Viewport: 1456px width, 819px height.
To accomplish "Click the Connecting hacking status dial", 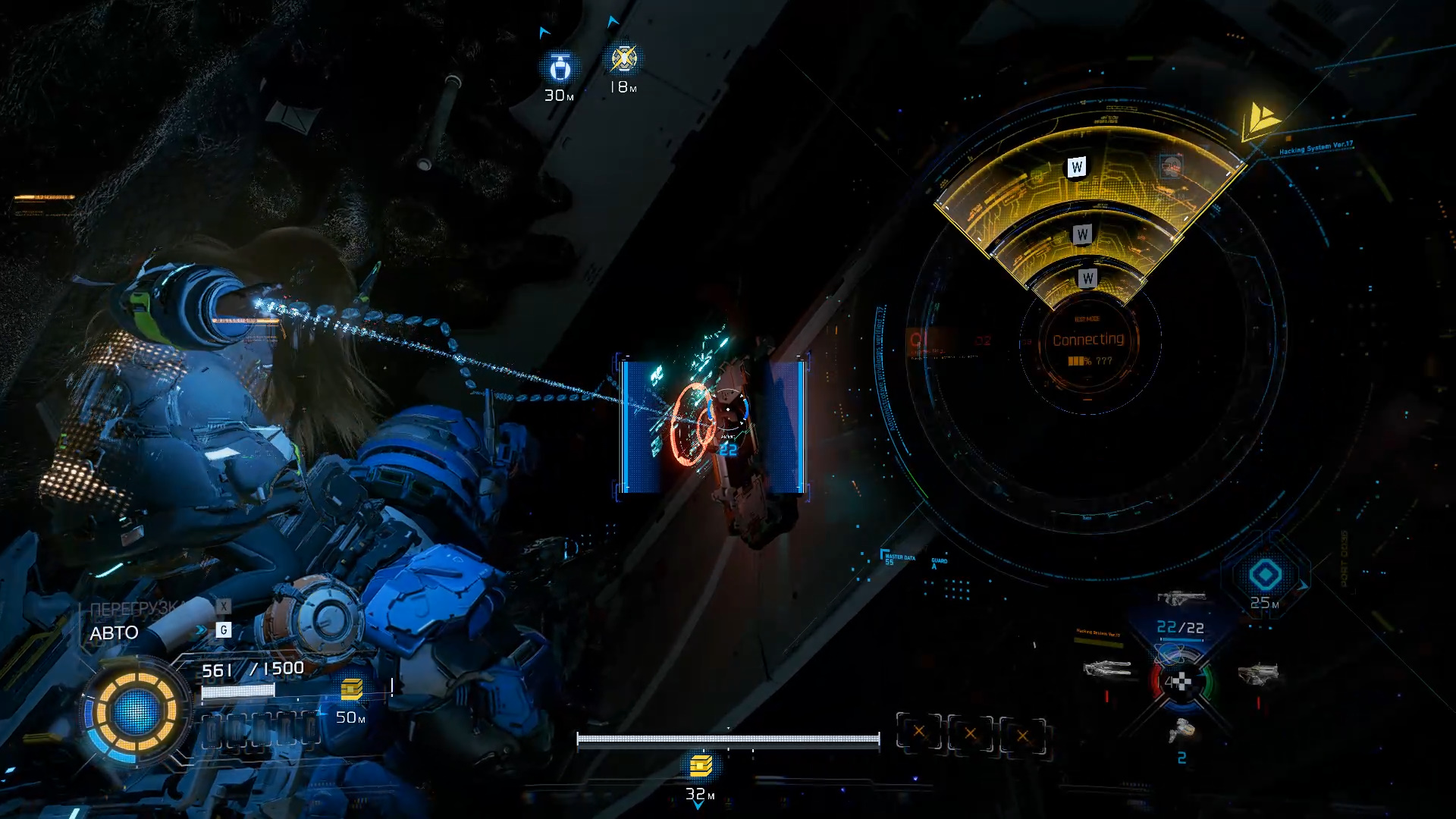I will [x=1088, y=345].
